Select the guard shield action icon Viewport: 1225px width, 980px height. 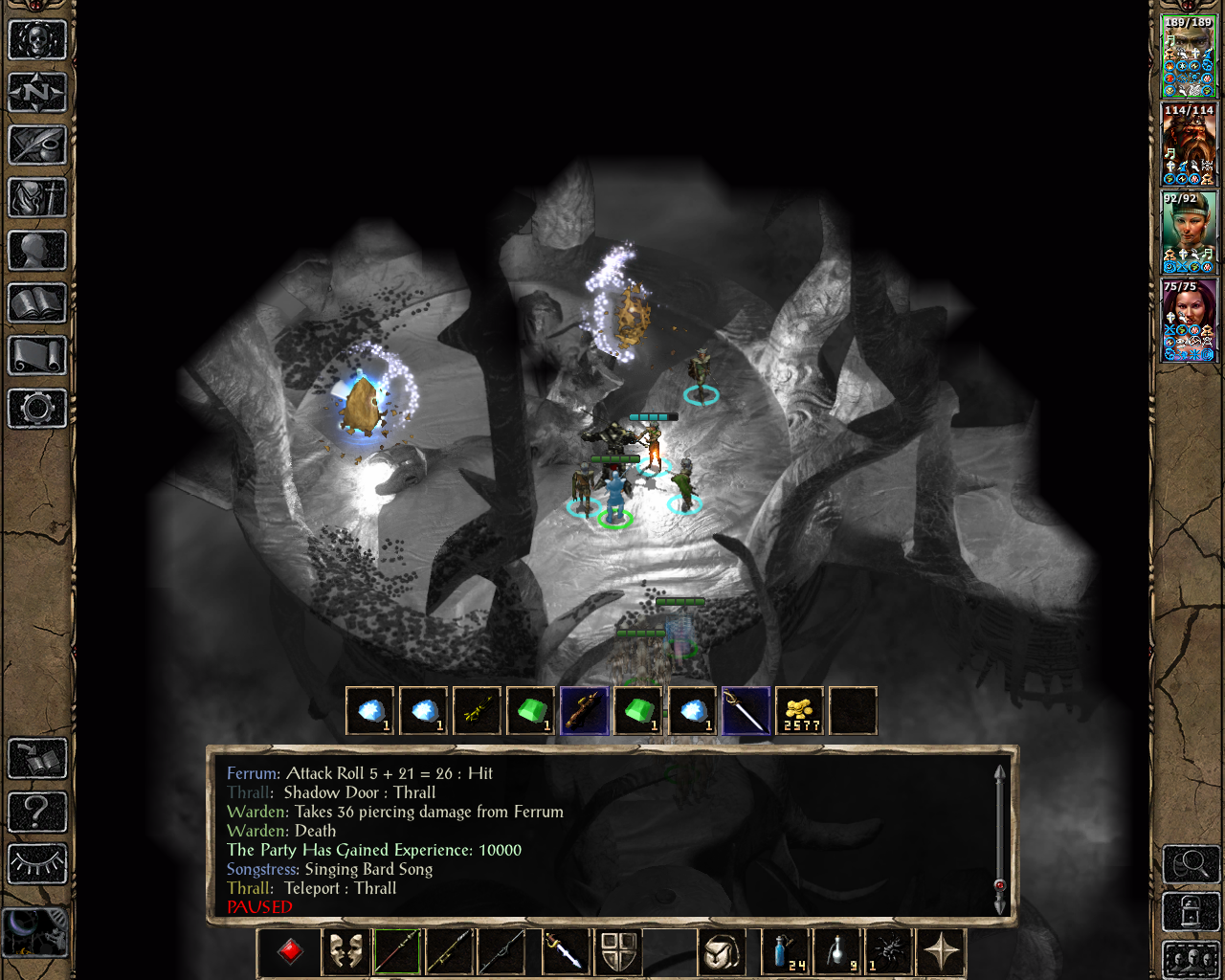[619, 952]
